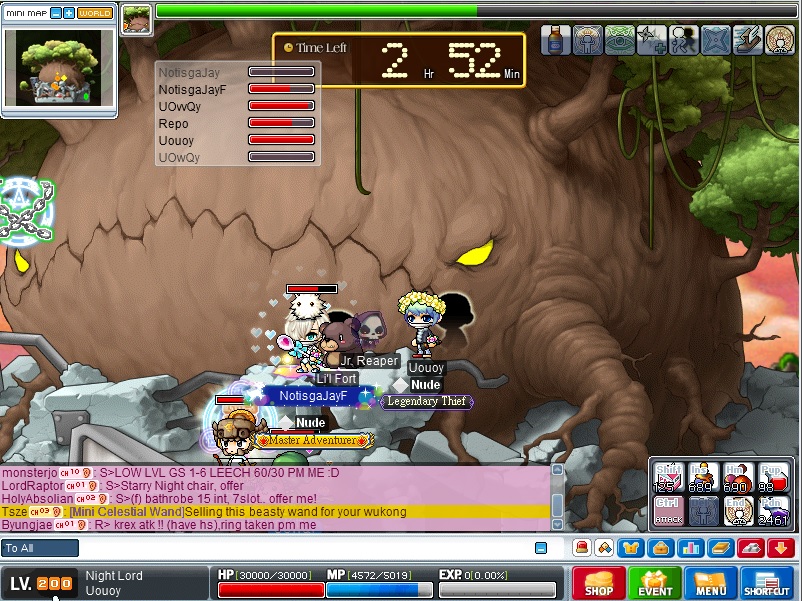Click the potion bottle buff icon

pos(556,40)
